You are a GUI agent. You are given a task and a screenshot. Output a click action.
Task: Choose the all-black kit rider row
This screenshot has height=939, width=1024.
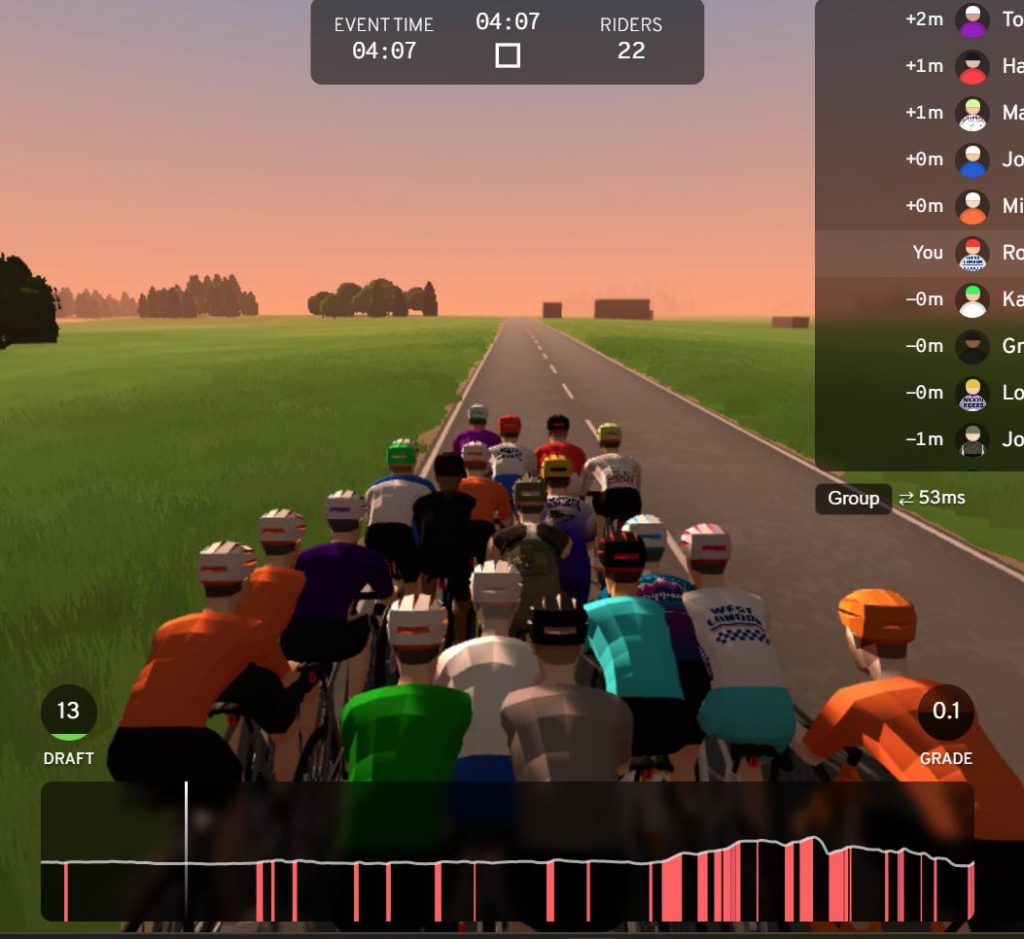coord(972,346)
